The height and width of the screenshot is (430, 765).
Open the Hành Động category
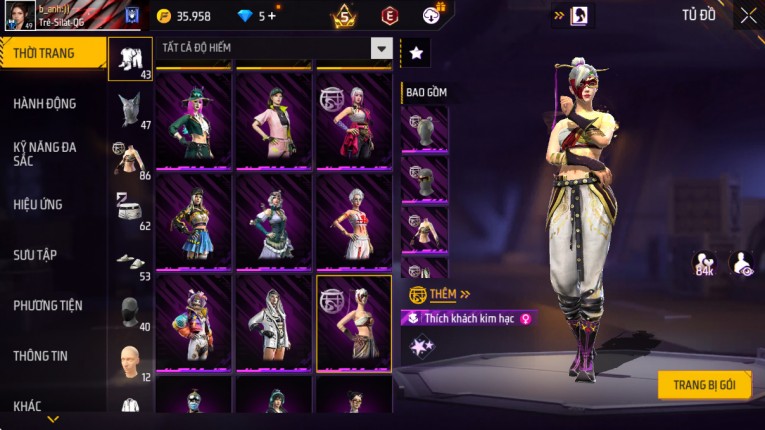click(x=46, y=103)
